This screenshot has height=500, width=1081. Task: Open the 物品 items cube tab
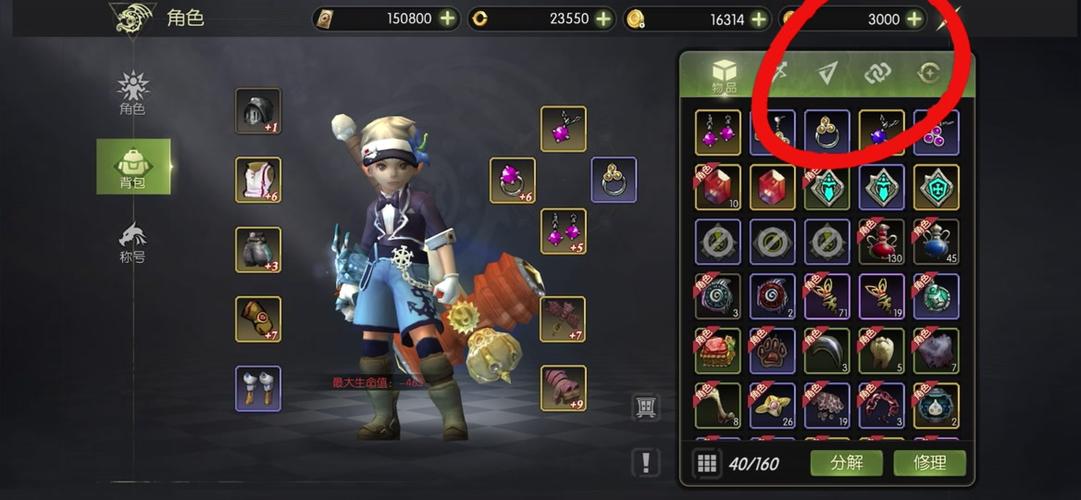723,75
